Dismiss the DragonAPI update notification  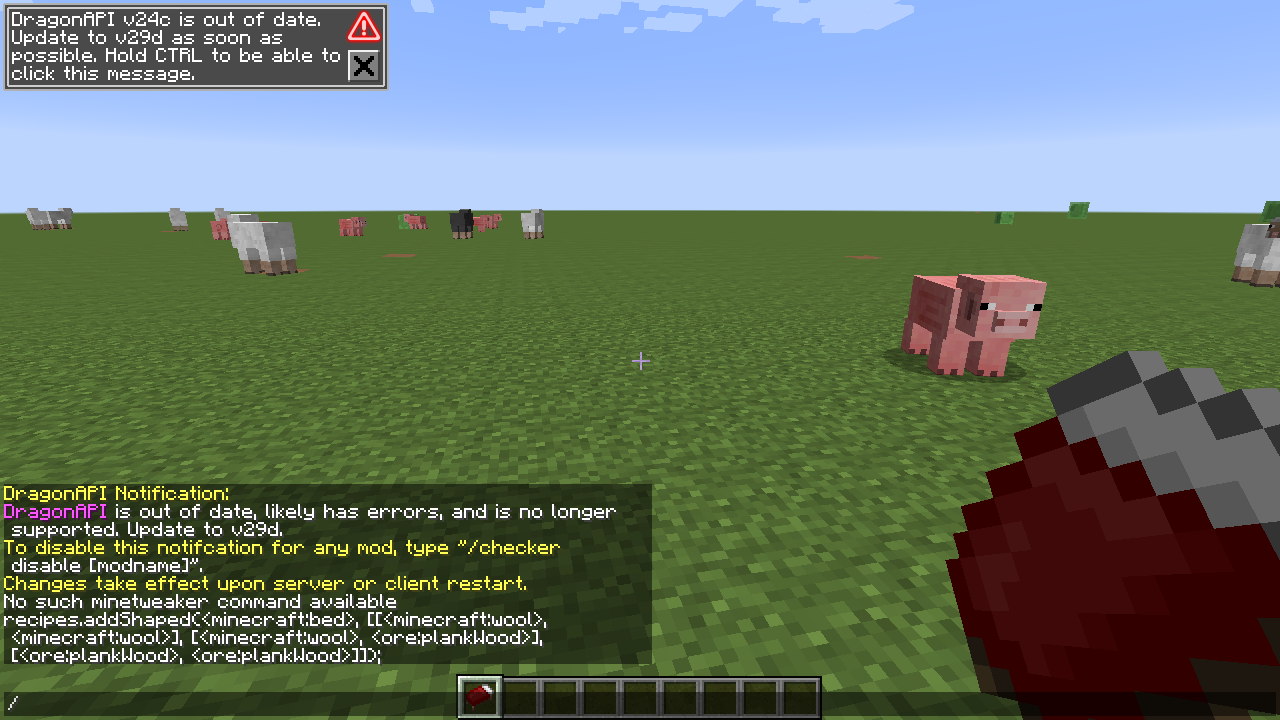tap(363, 67)
